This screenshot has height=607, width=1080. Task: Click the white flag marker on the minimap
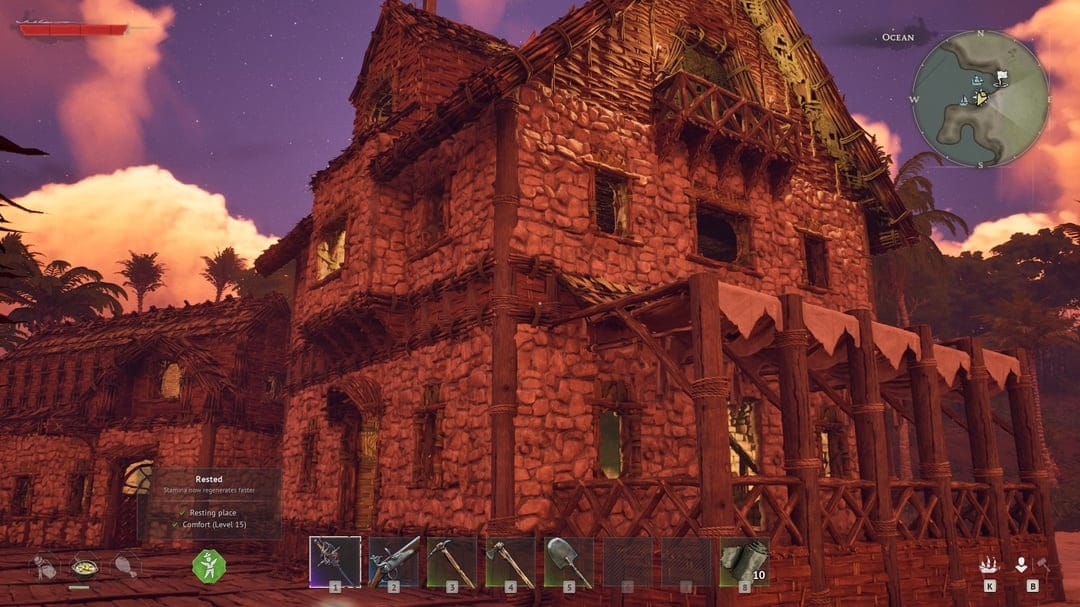[x=1001, y=75]
